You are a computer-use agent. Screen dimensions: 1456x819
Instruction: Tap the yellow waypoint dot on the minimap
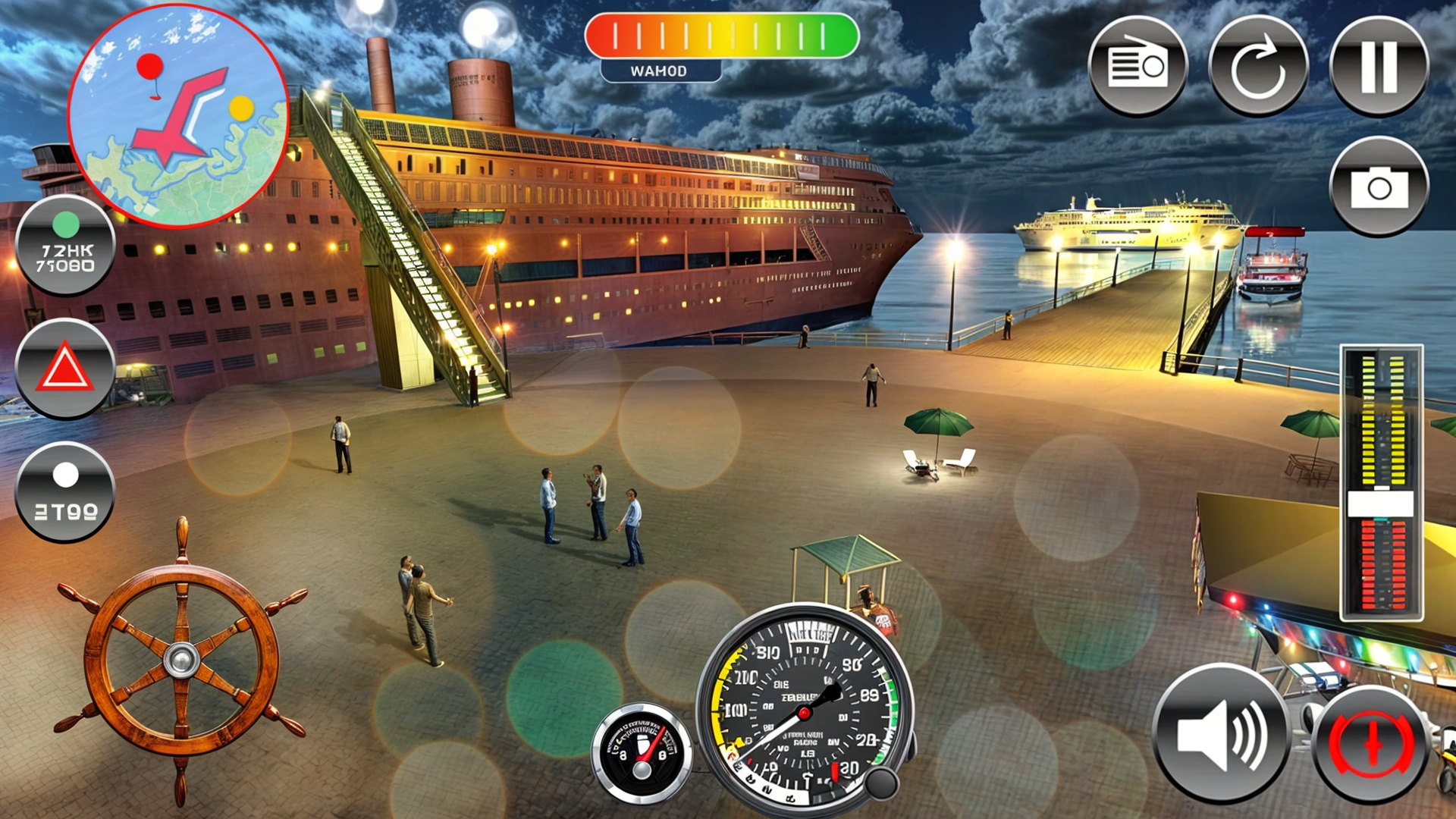coord(240,108)
